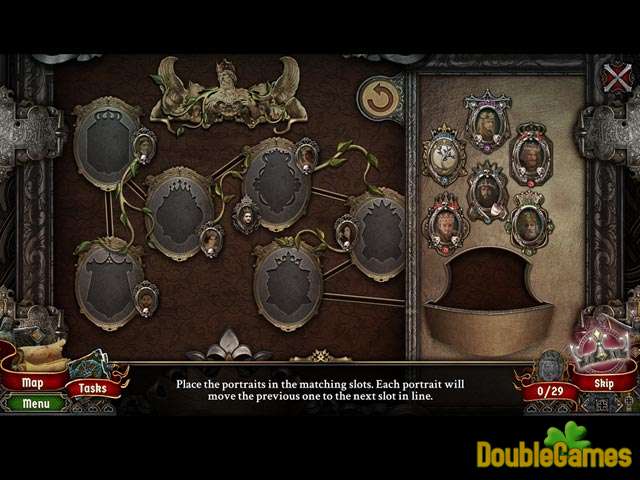Open the Map
The width and height of the screenshot is (640, 480).
(33, 381)
